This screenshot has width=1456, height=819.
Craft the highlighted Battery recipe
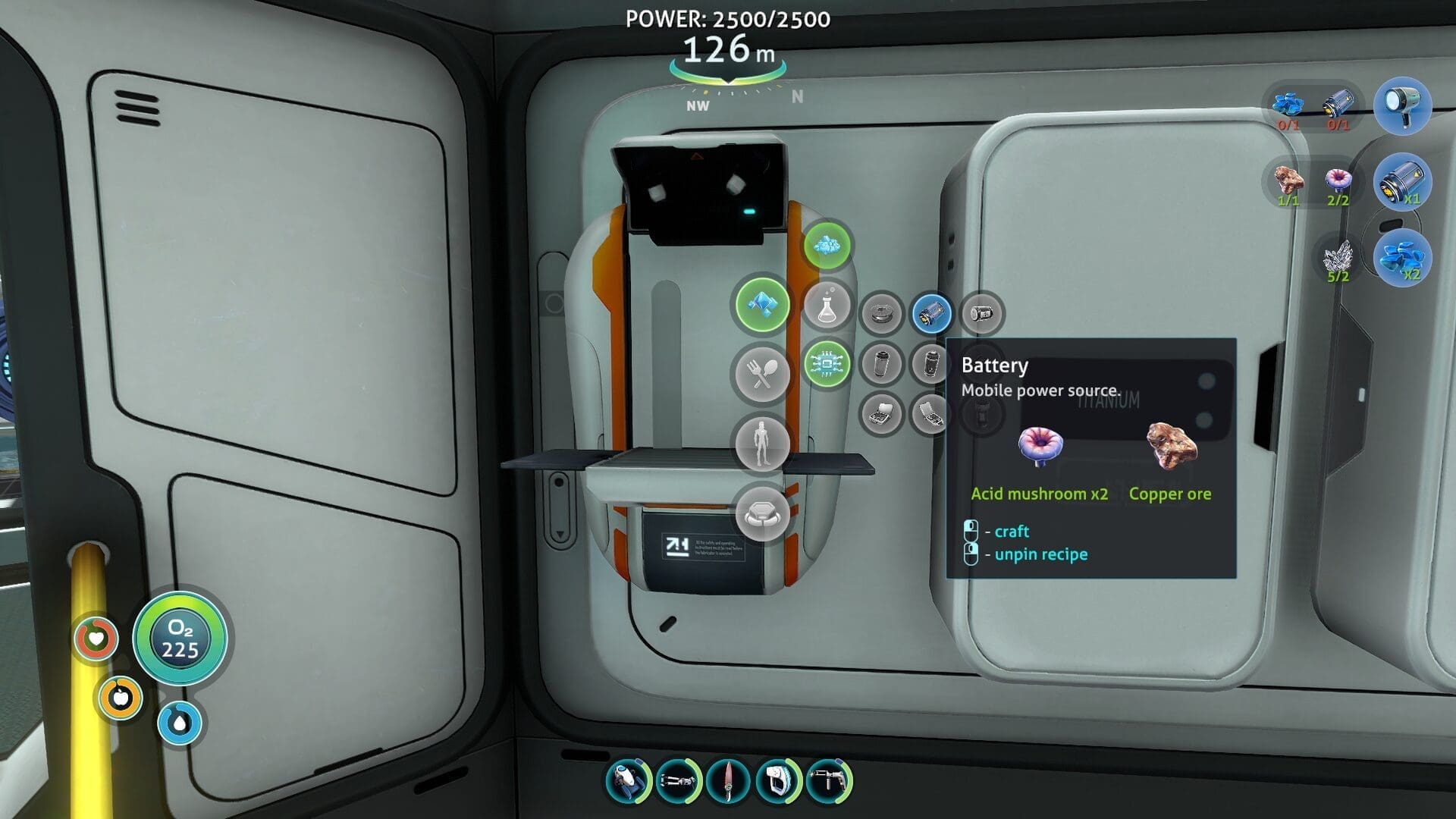coord(931,313)
